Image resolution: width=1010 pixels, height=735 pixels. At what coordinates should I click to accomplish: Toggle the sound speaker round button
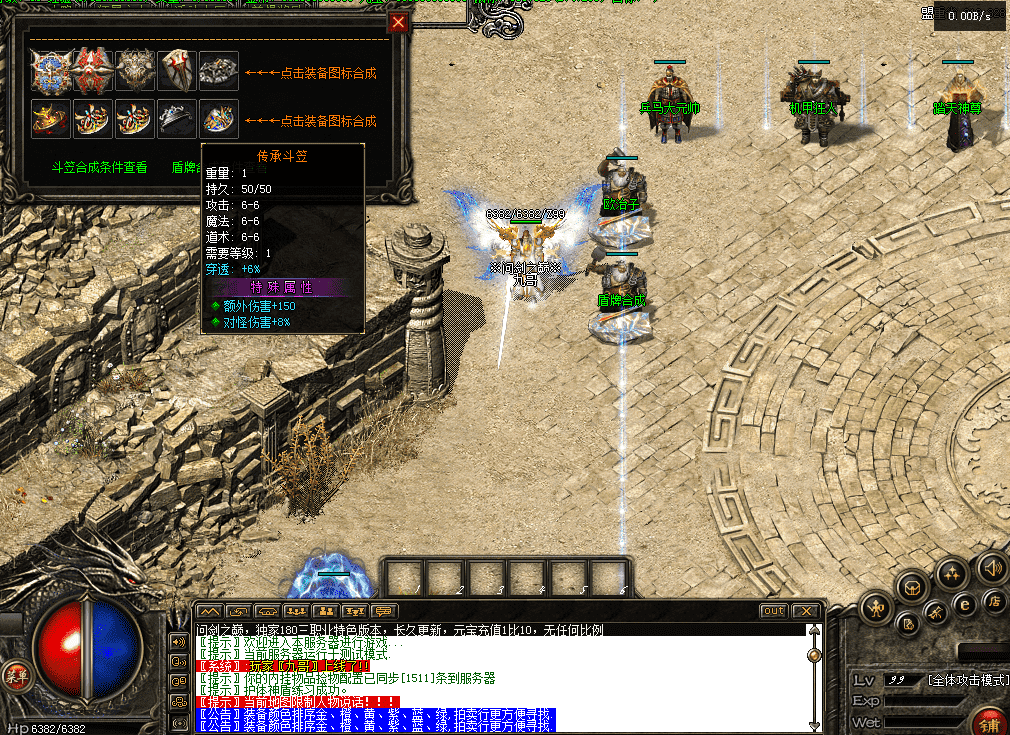[x=990, y=566]
